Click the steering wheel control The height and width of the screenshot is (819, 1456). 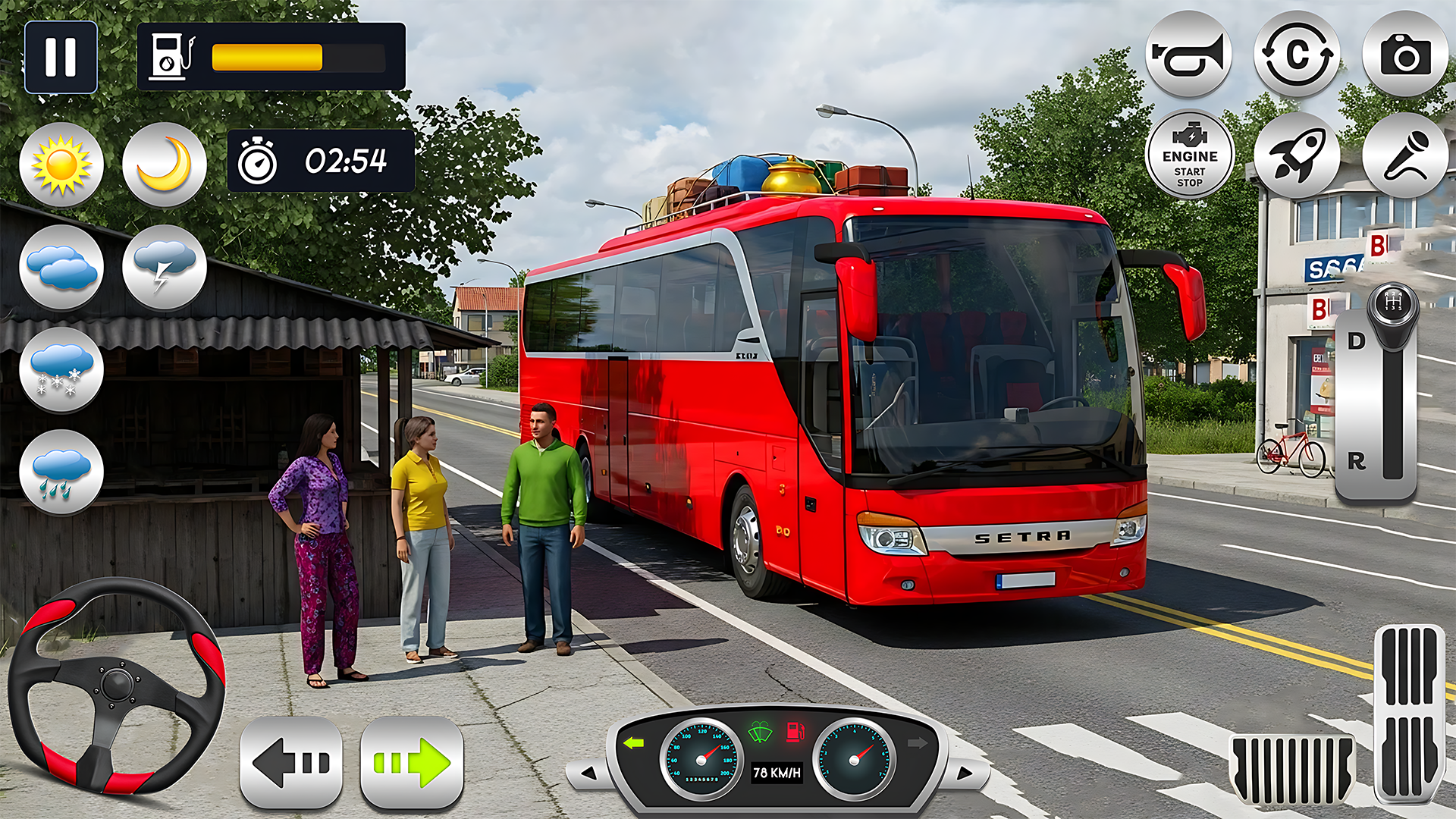pyautogui.click(x=116, y=685)
